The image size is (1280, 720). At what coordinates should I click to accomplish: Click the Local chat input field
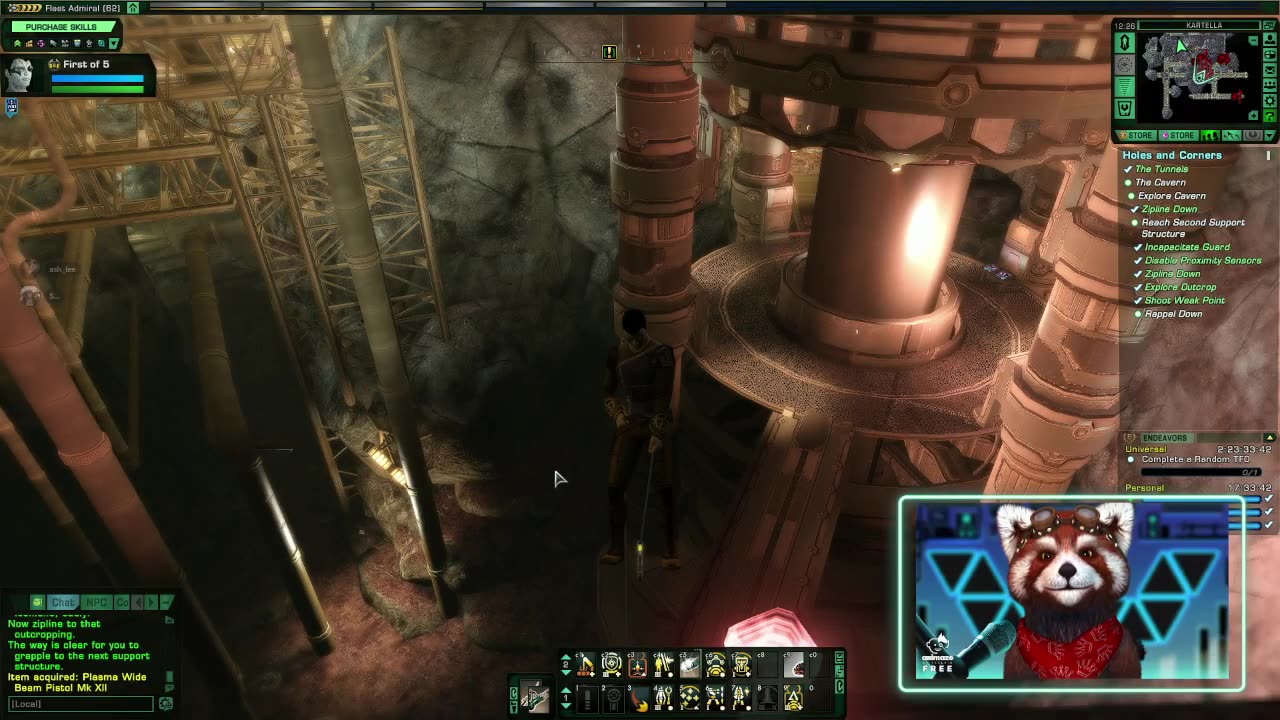coord(80,704)
